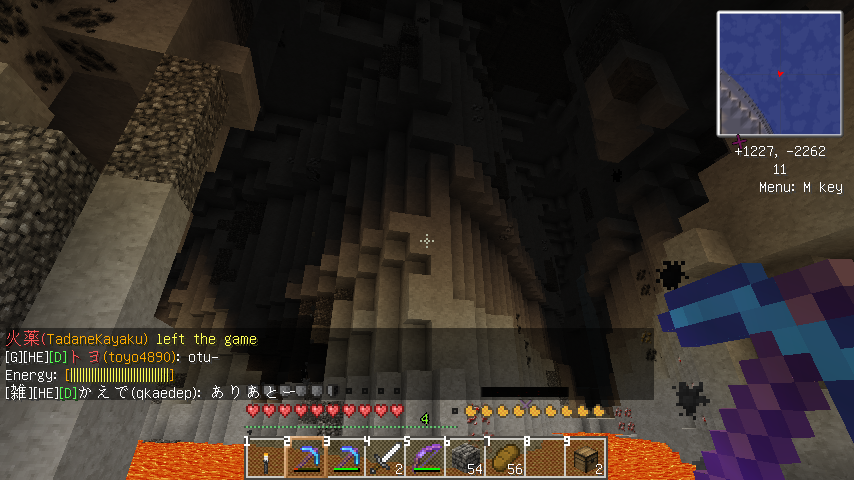Viewport: 854px width, 480px height.
Task: Select the torch hotbar slot
Action: [x=266, y=459]
